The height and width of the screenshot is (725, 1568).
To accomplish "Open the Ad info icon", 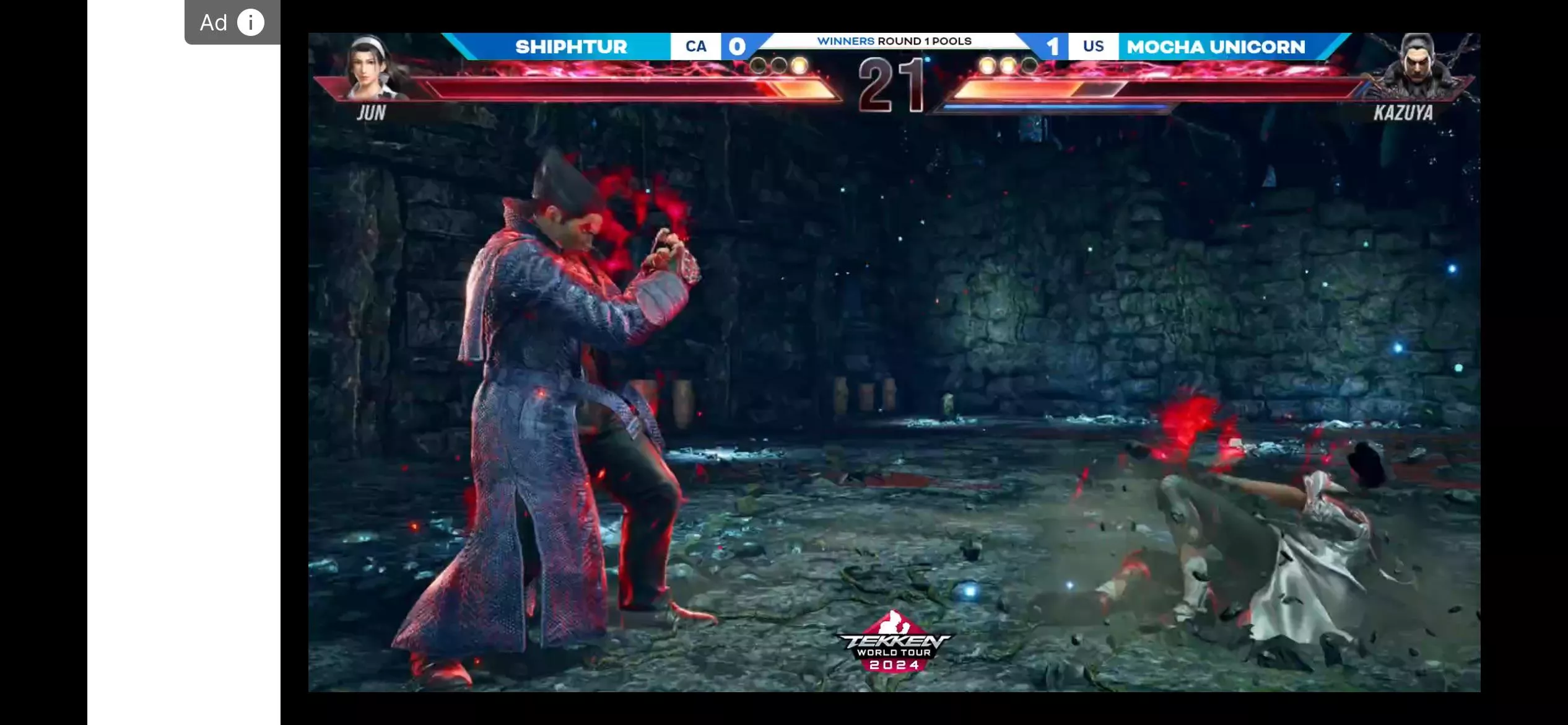I will point(251,23).
